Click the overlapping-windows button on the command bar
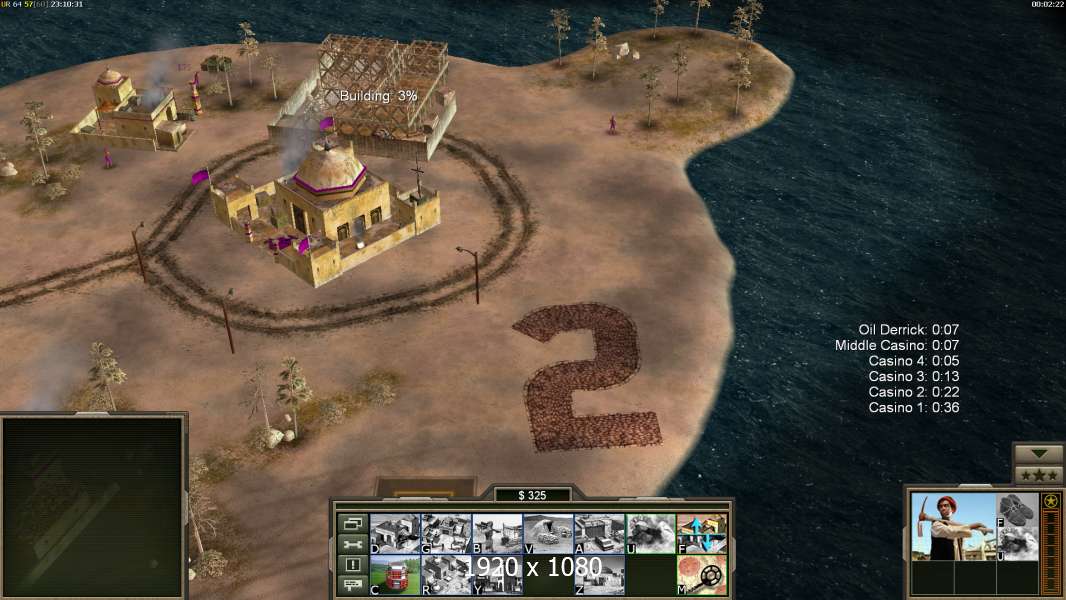Screen dimensions: 1066x600 tap(352, 523)
